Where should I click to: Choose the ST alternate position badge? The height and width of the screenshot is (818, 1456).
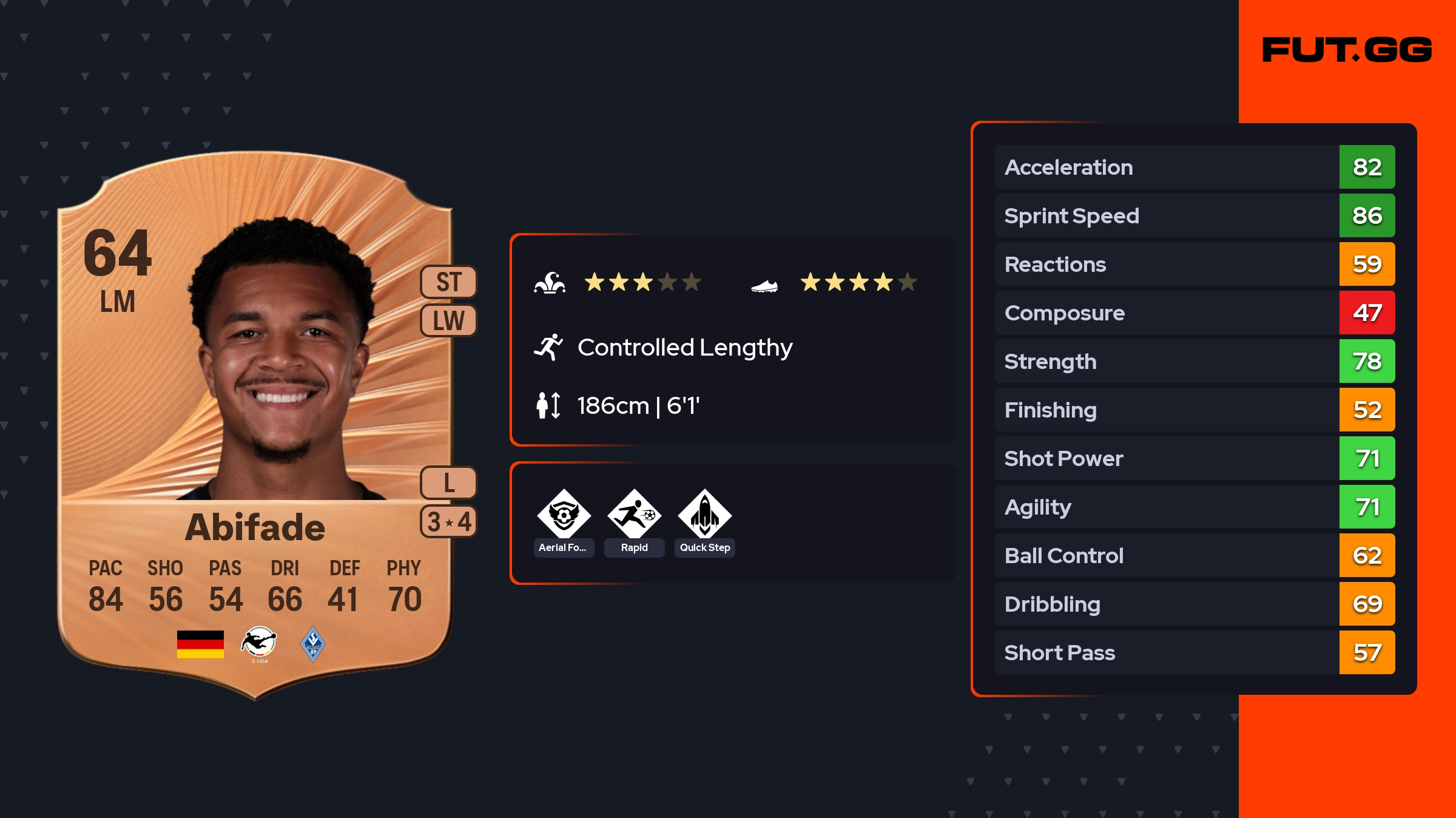click(x=449, y=282)
